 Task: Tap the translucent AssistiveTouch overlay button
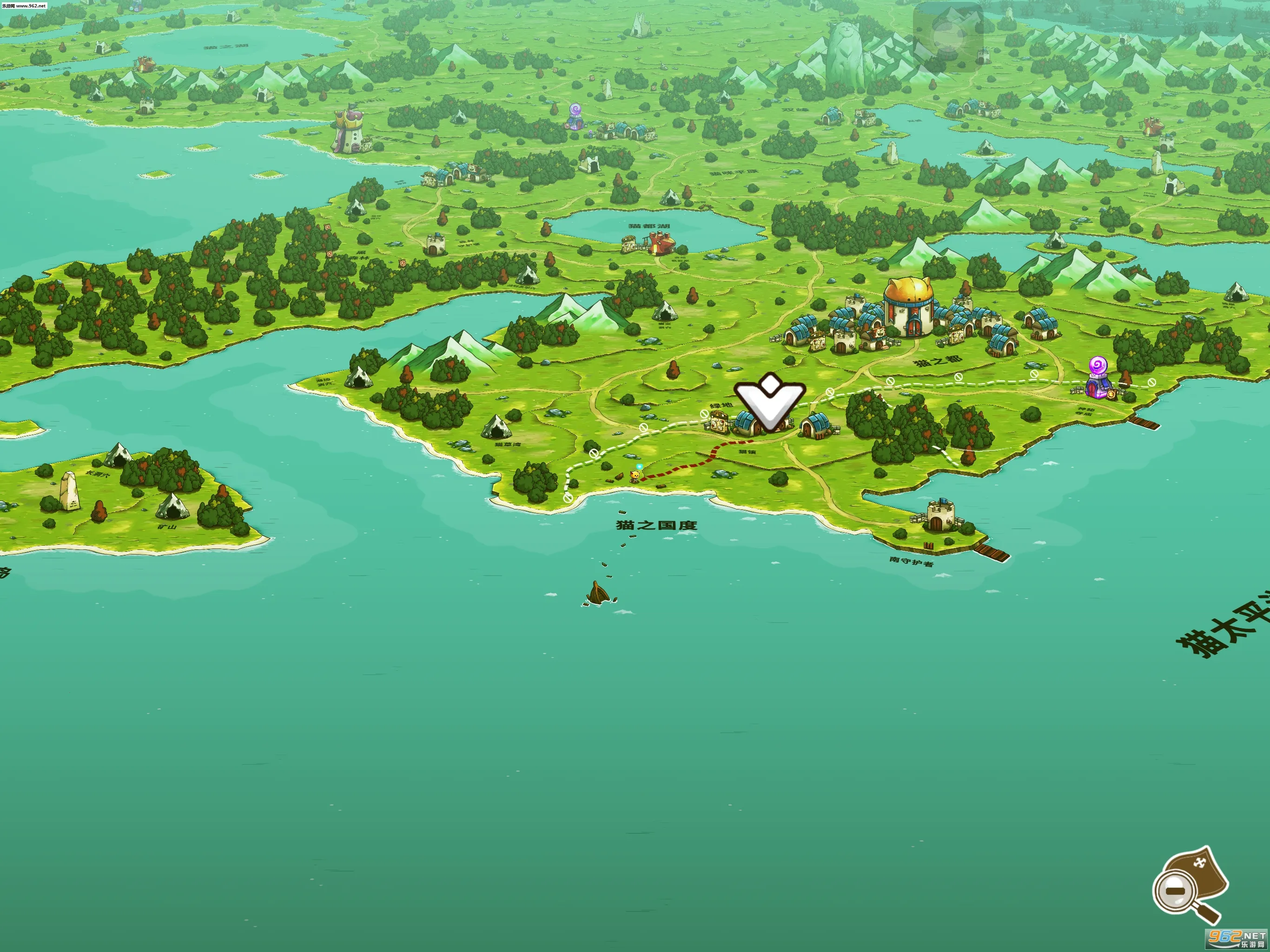(x=947, y=37)
